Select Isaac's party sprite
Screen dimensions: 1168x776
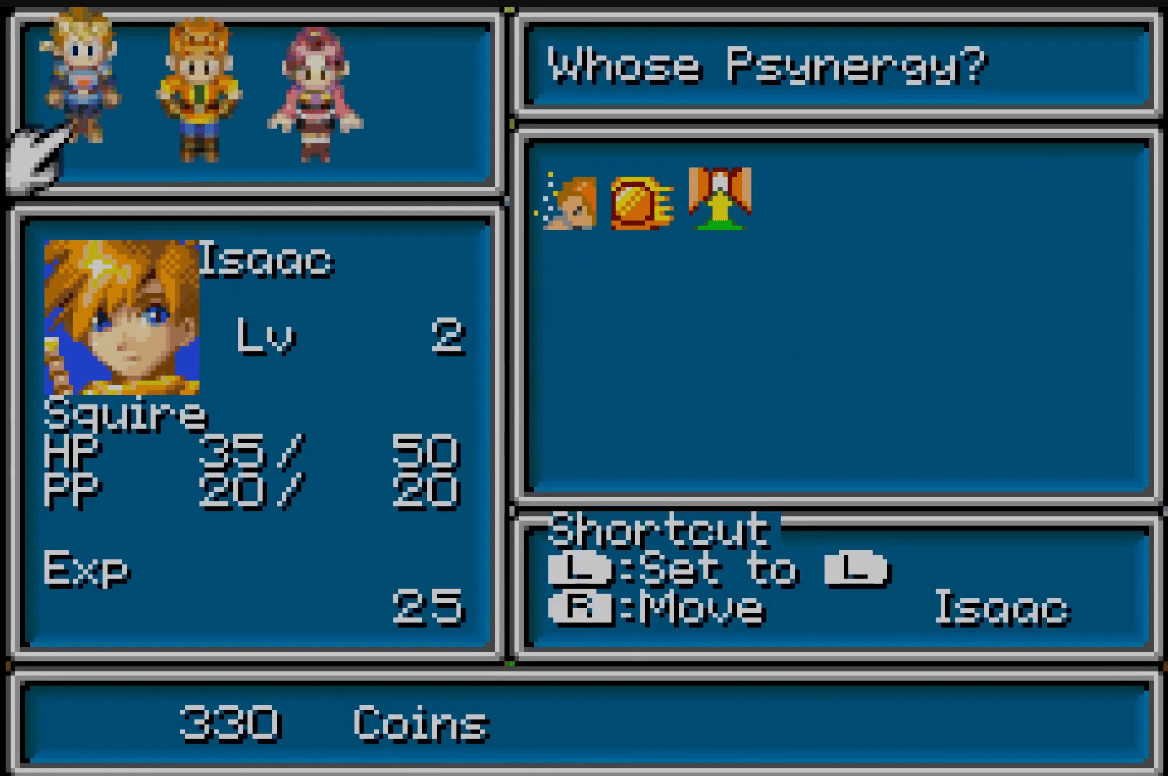click(x=82, y=73)
